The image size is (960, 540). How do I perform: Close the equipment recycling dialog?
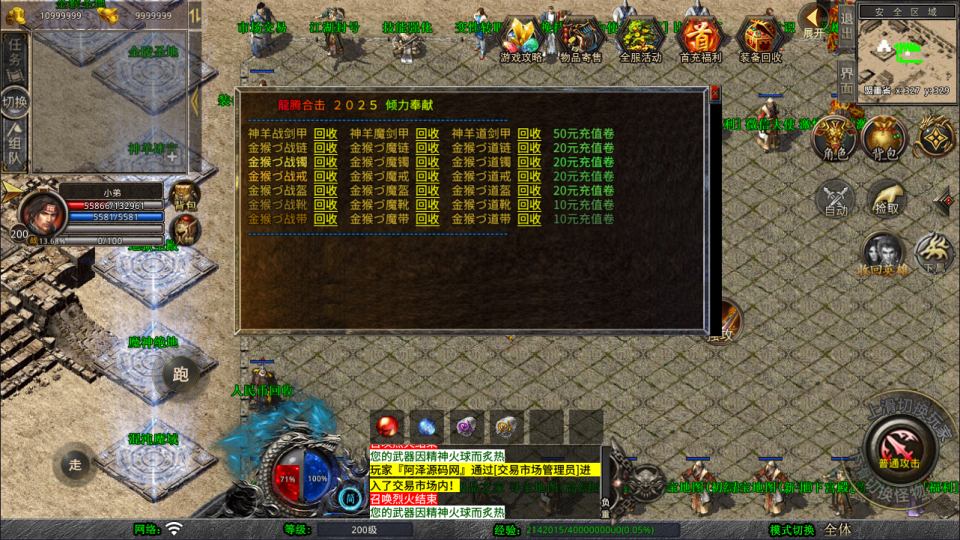716,94
